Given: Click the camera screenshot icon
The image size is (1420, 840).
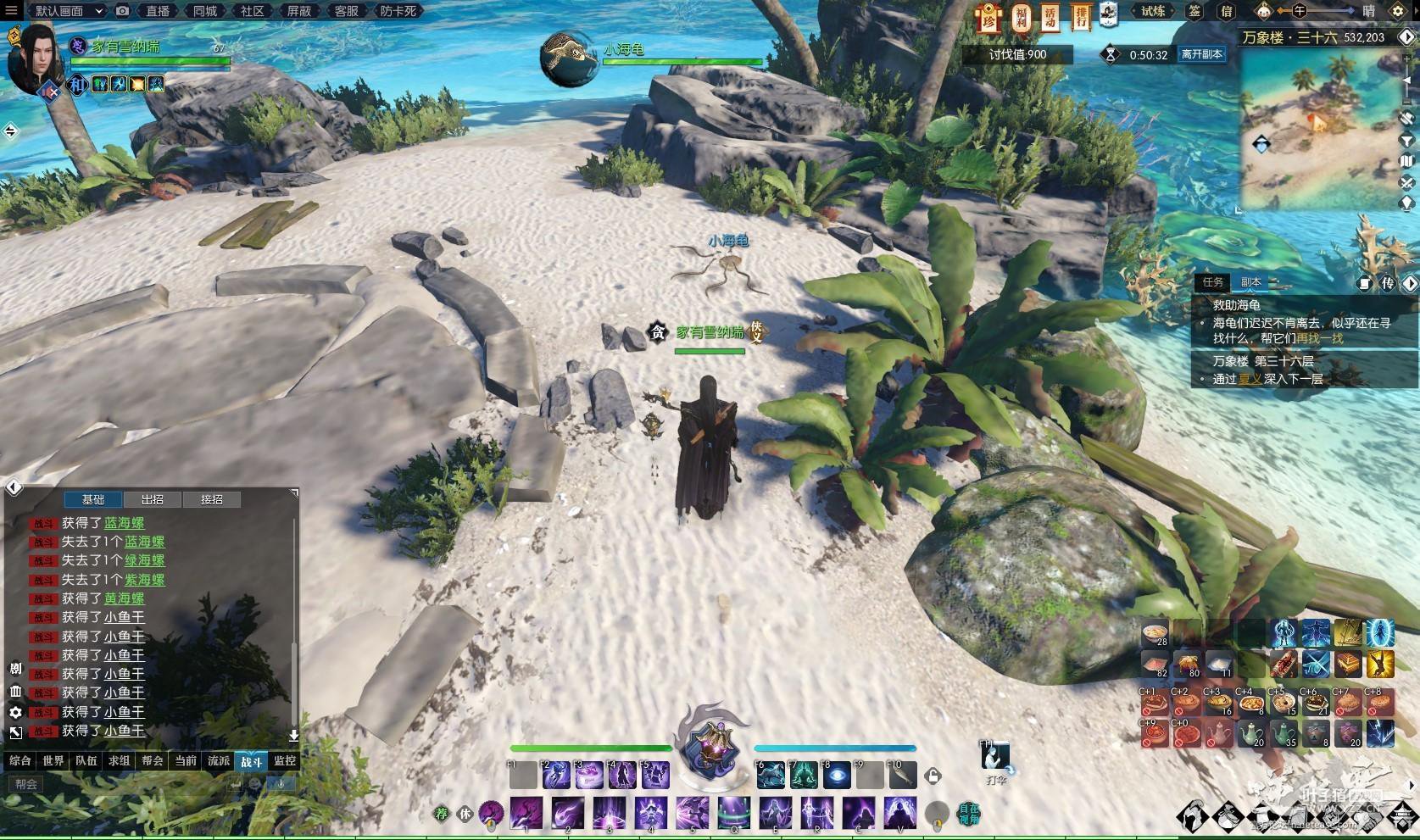Looking at the screenshot, I should pos(123,11).
